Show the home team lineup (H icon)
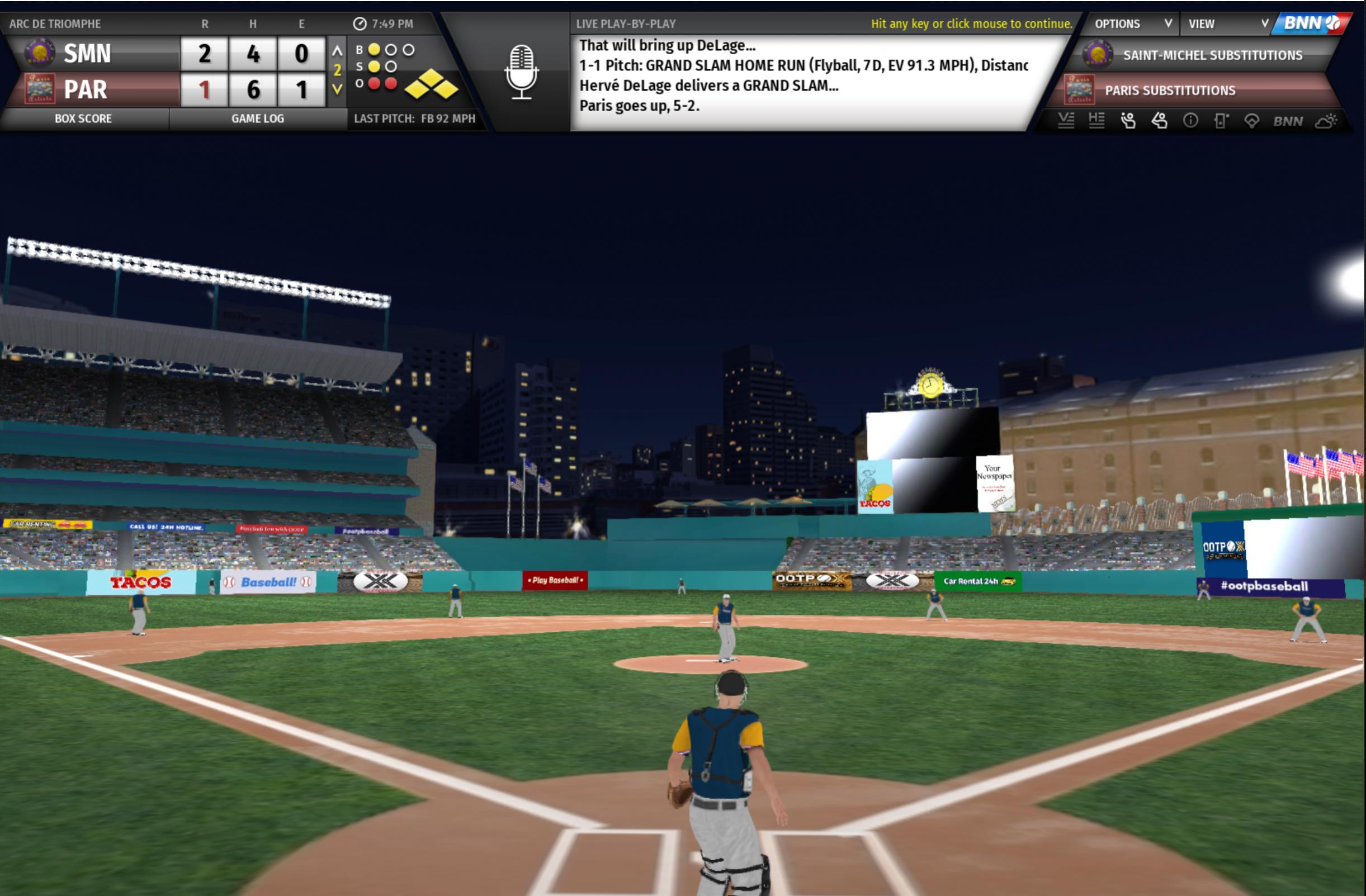This screenshot has width=1366, height=896. coord(1096,121)
